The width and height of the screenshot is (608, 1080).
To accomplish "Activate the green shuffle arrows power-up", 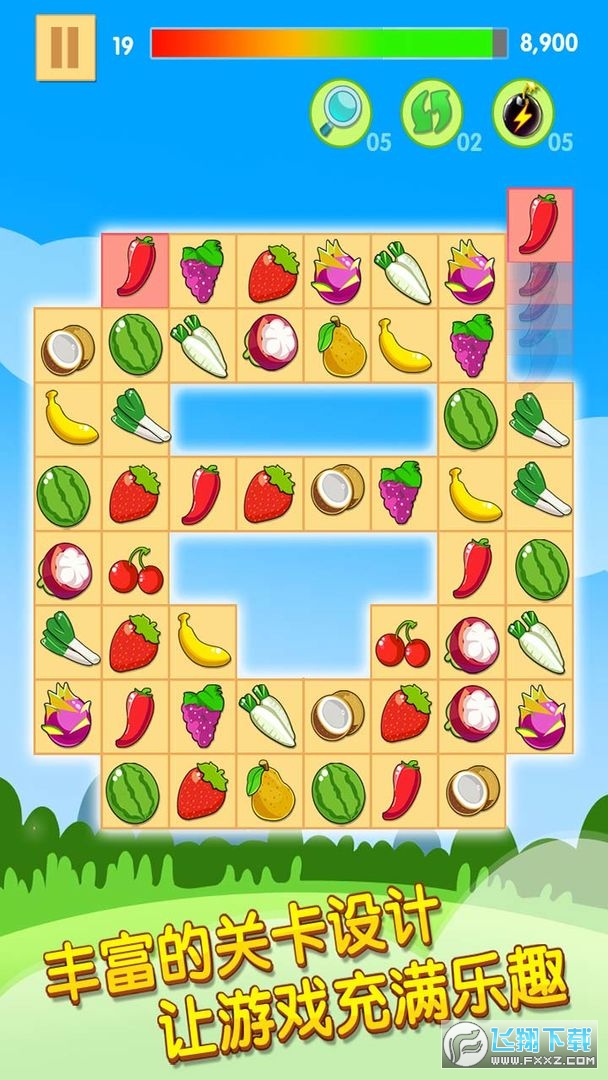I will pos(431,112).
